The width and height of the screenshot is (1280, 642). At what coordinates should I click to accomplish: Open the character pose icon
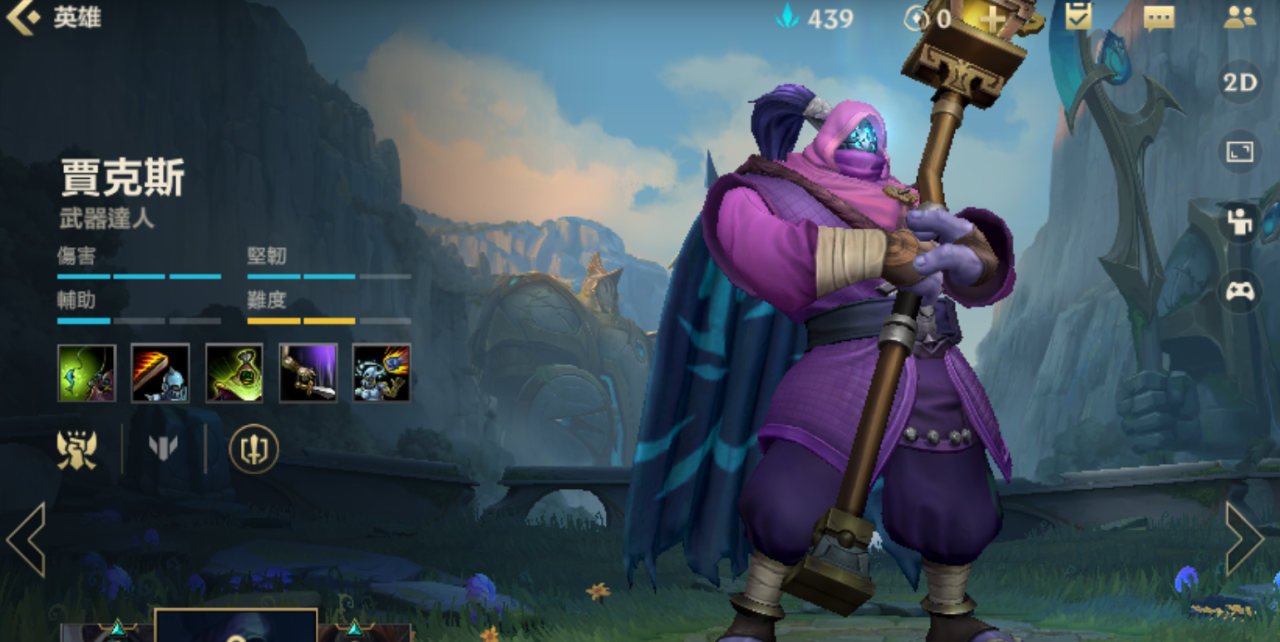(1240, 222)
